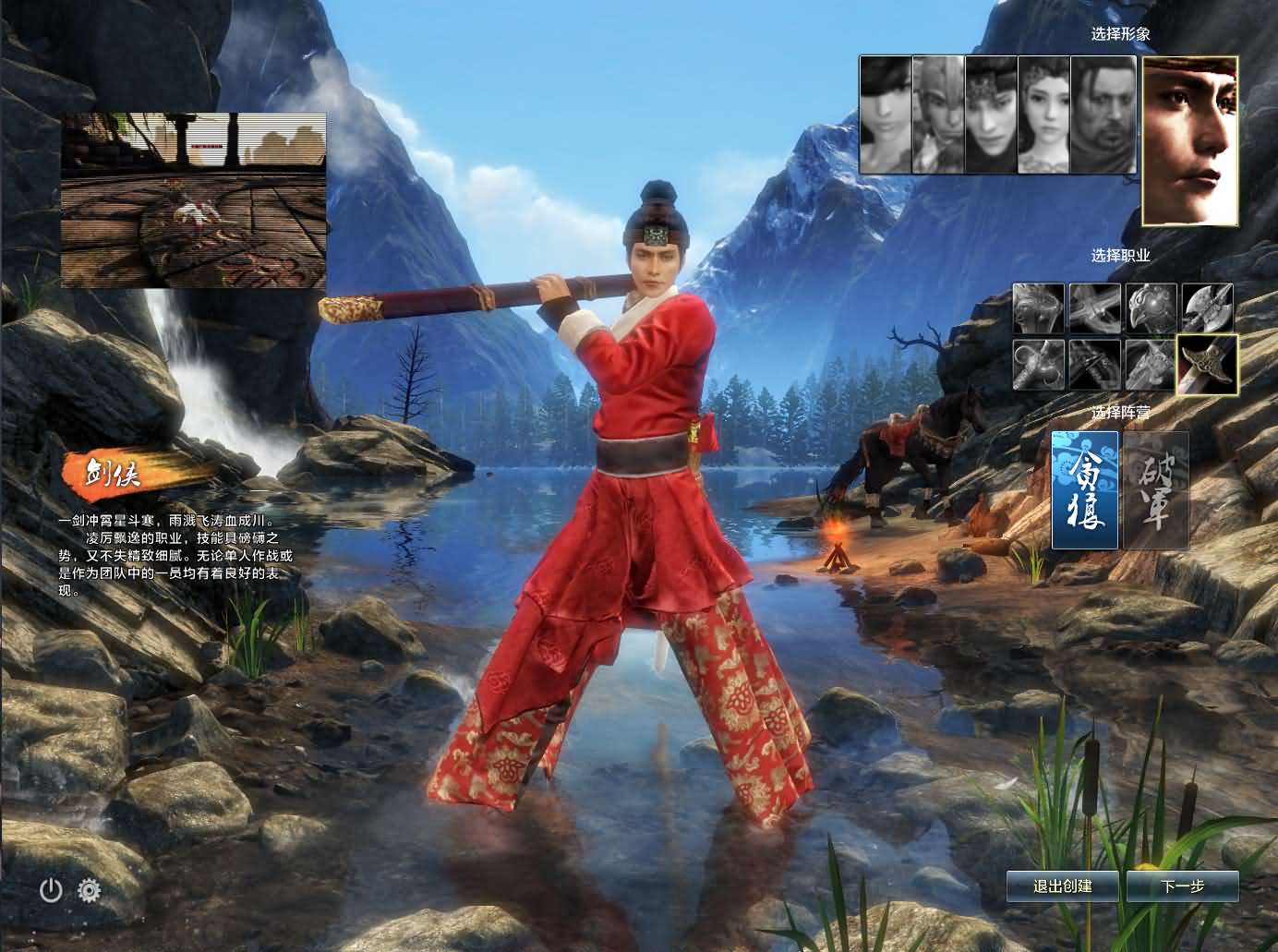Viewport: 1278px width, 952px height.
Task: Pick the portrait with hair covering eyes
Action: [886, 114]
